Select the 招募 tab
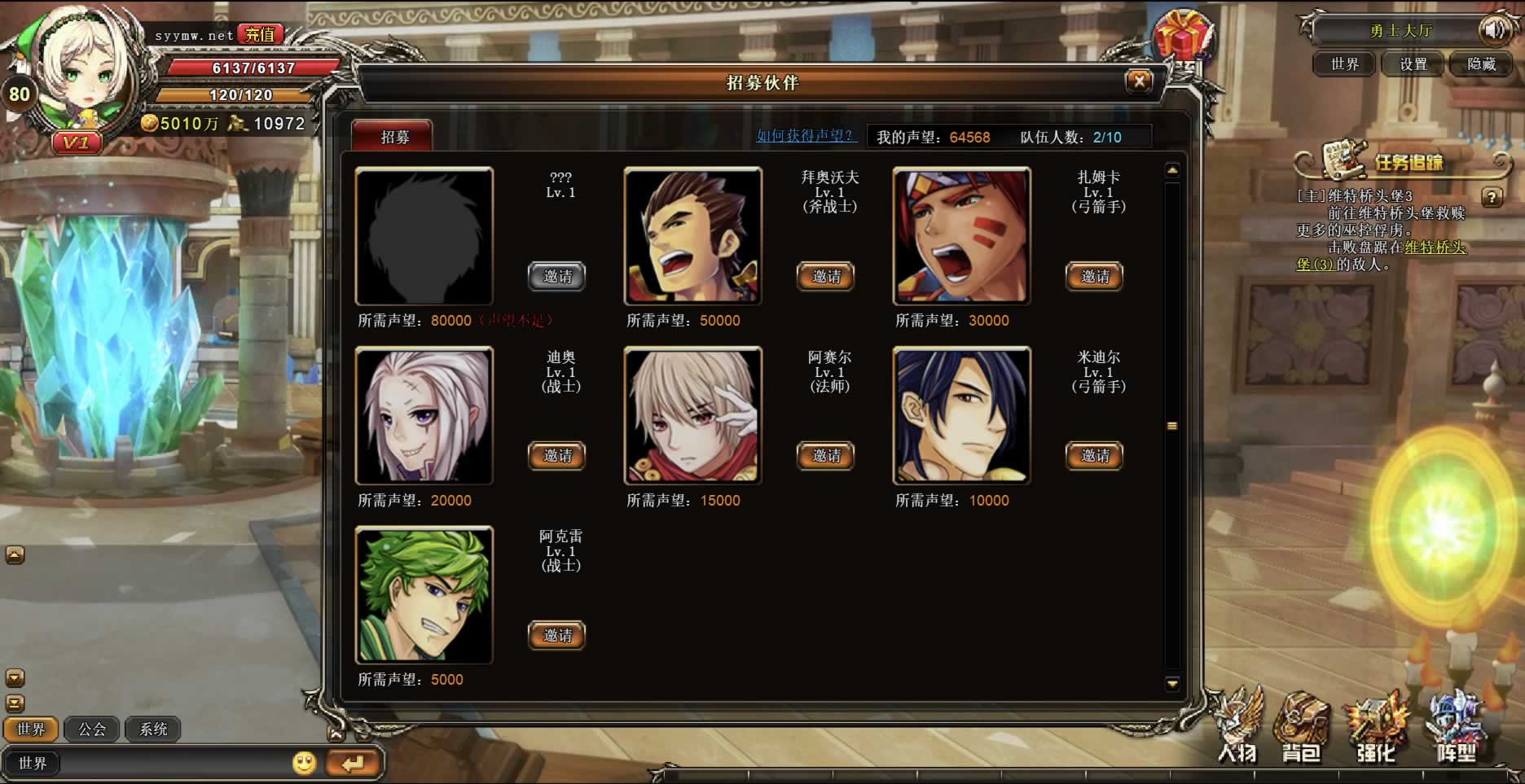 pos(393,137)
